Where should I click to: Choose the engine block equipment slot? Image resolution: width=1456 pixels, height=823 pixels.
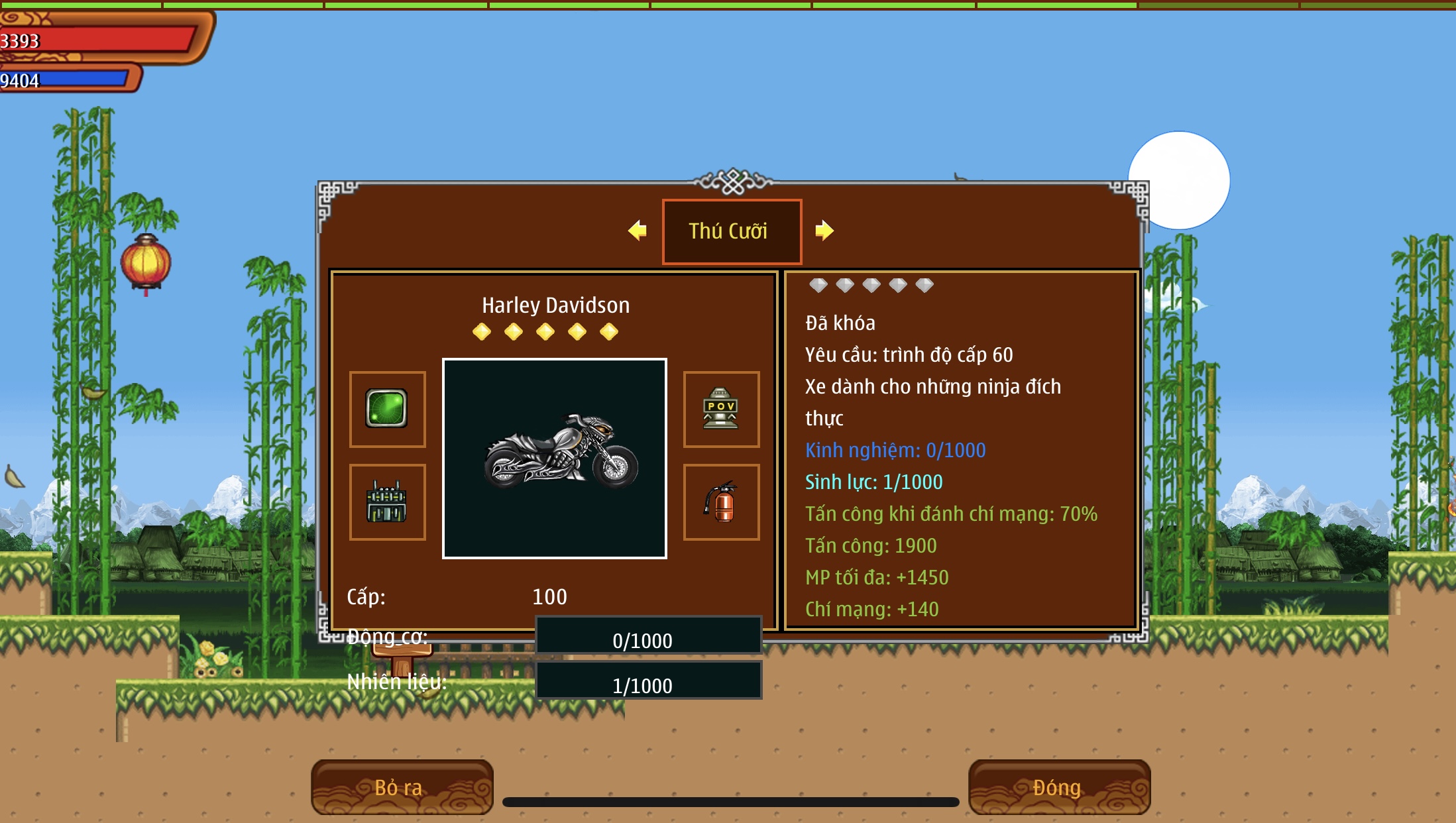[388, 502]
